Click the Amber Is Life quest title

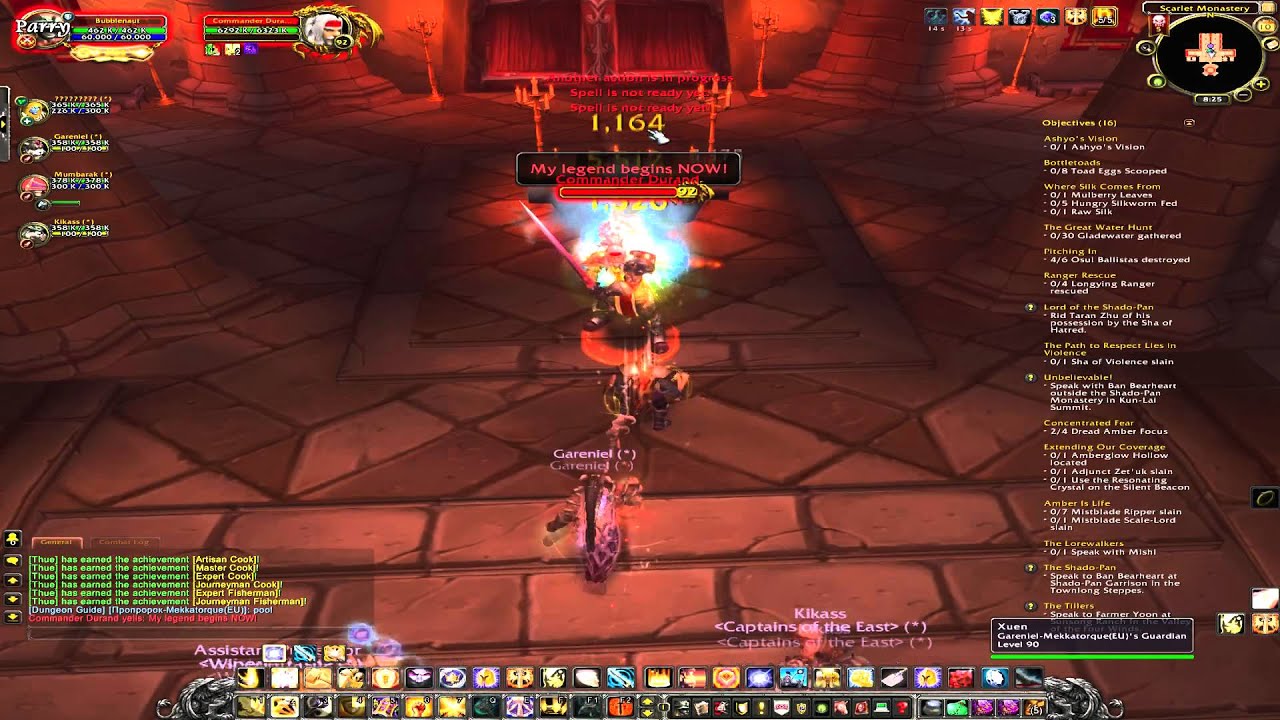click(x=1076, y=503)
